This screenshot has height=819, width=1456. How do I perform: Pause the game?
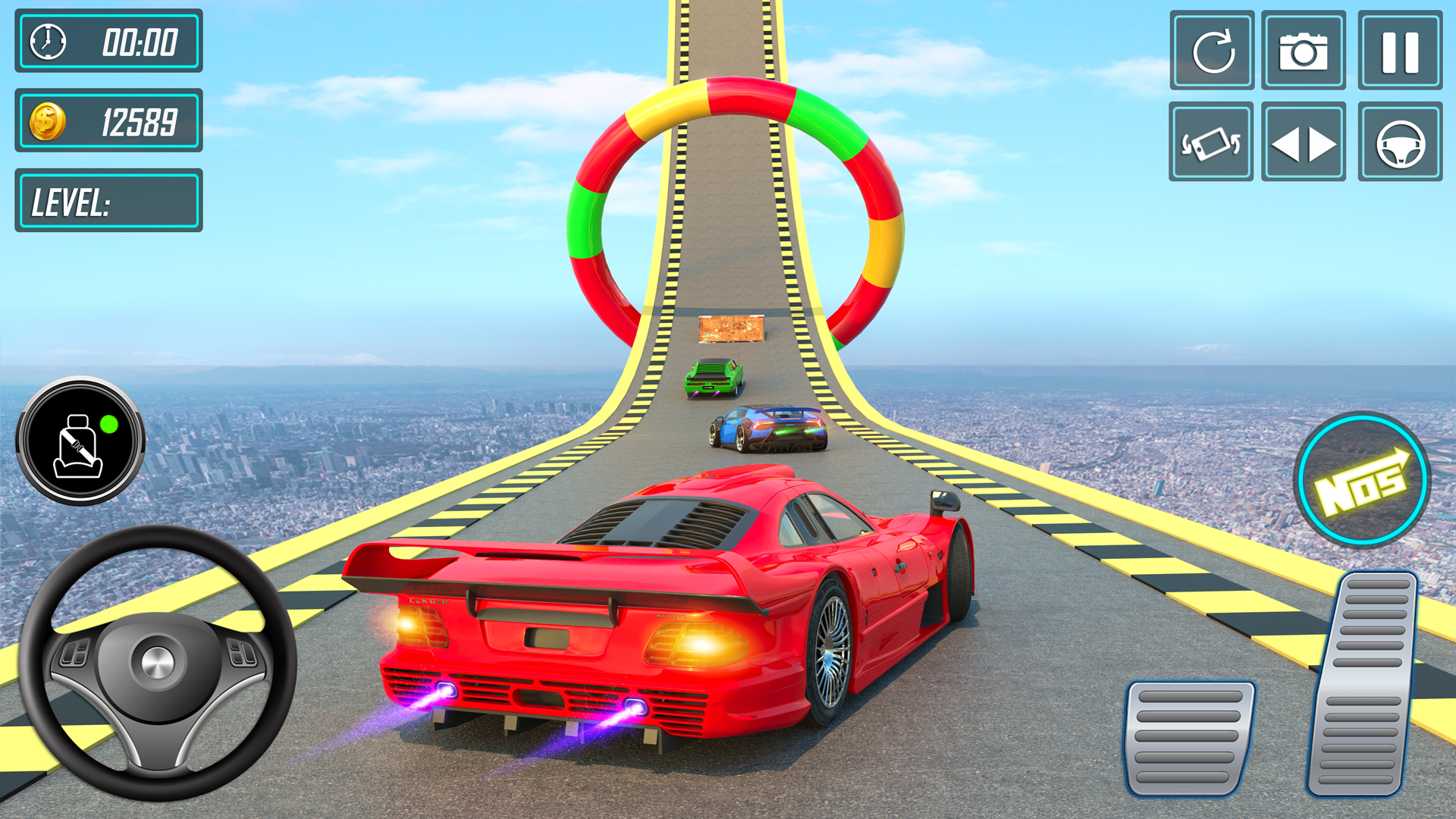point(1399,49)
